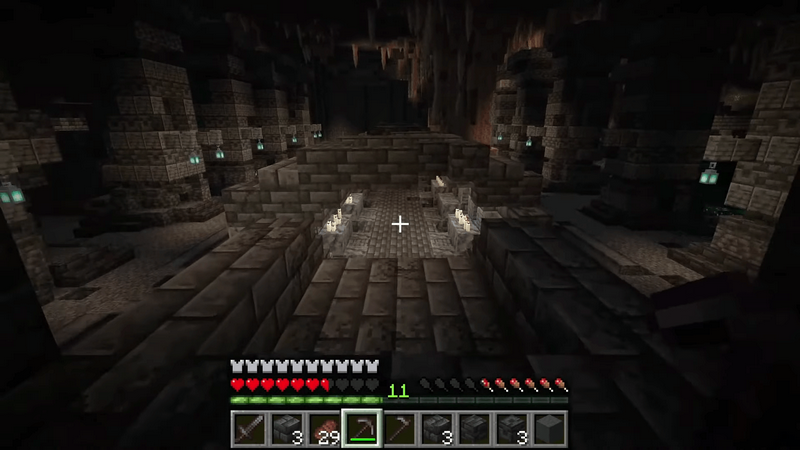
Task: Select the cooked meat stack of 29
Action: [324, 428]
